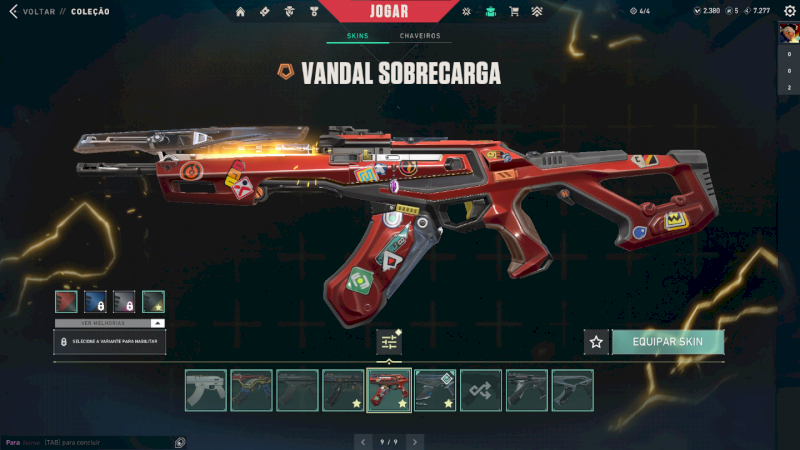This screenshot has height=450, width=800.
Task: Open the player avatar in the corner
Action: (788, 32)
